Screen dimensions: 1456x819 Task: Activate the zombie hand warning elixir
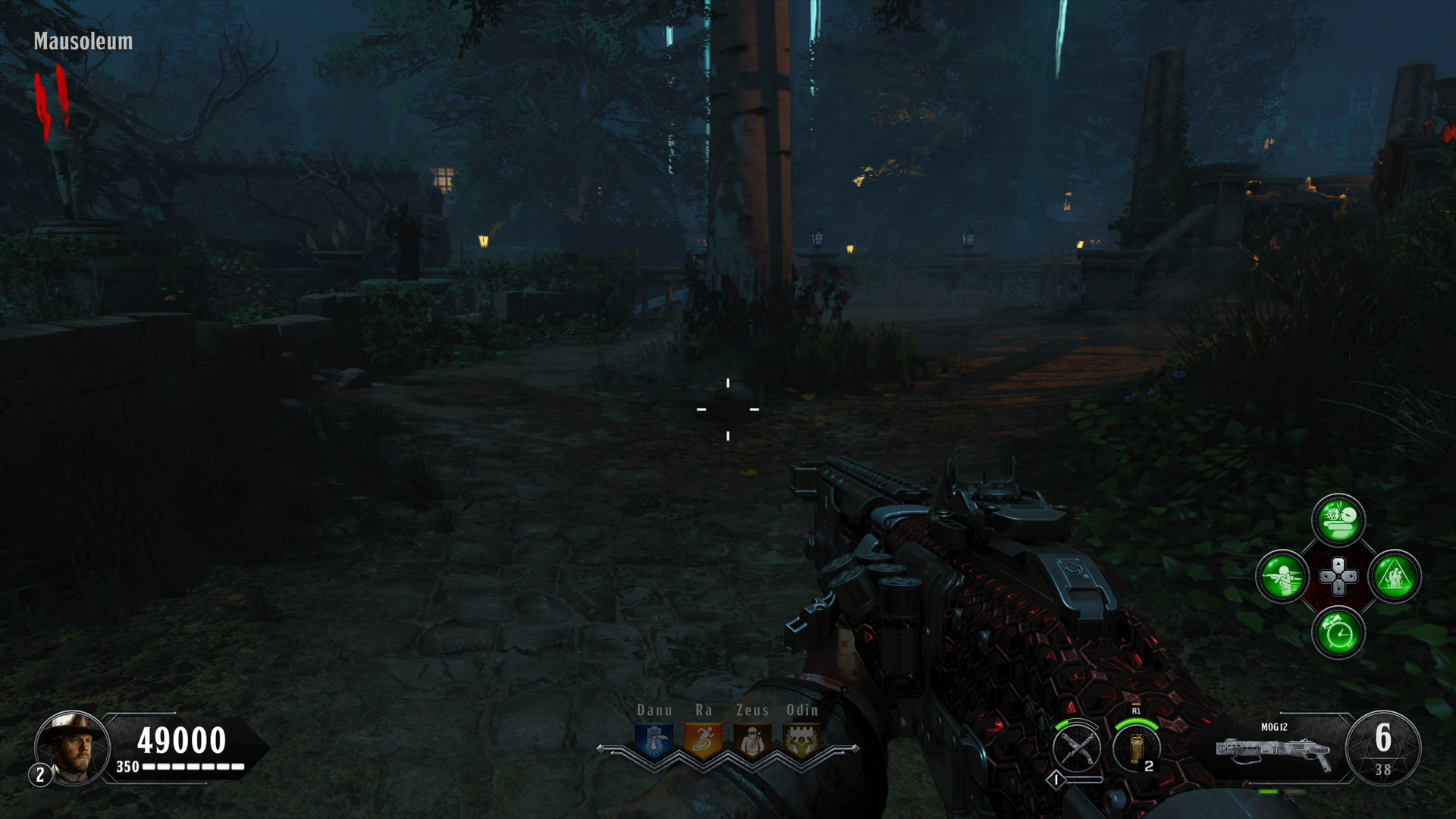pos(1395,576)
